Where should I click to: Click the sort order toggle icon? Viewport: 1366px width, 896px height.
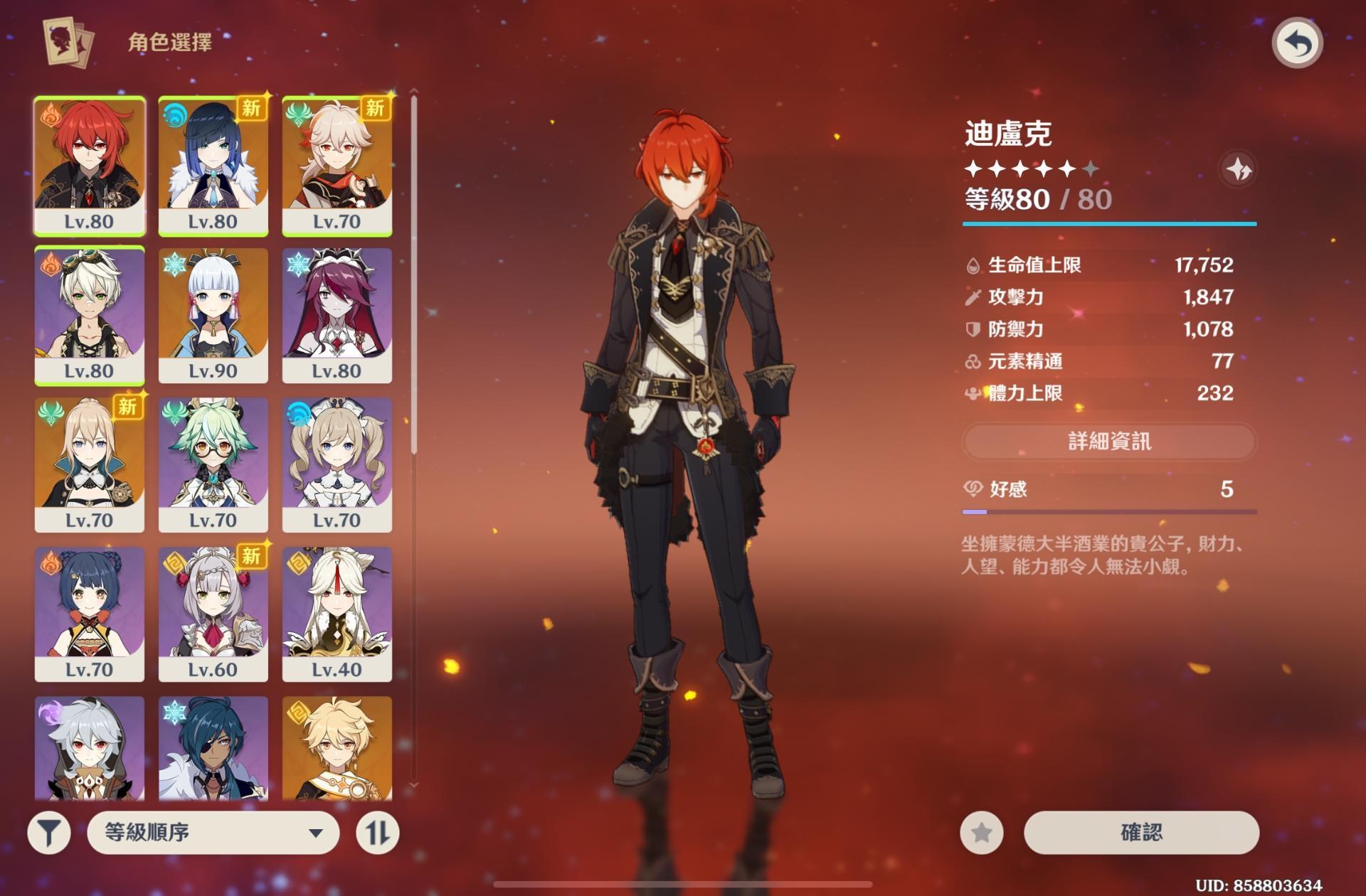pos(379,832)
